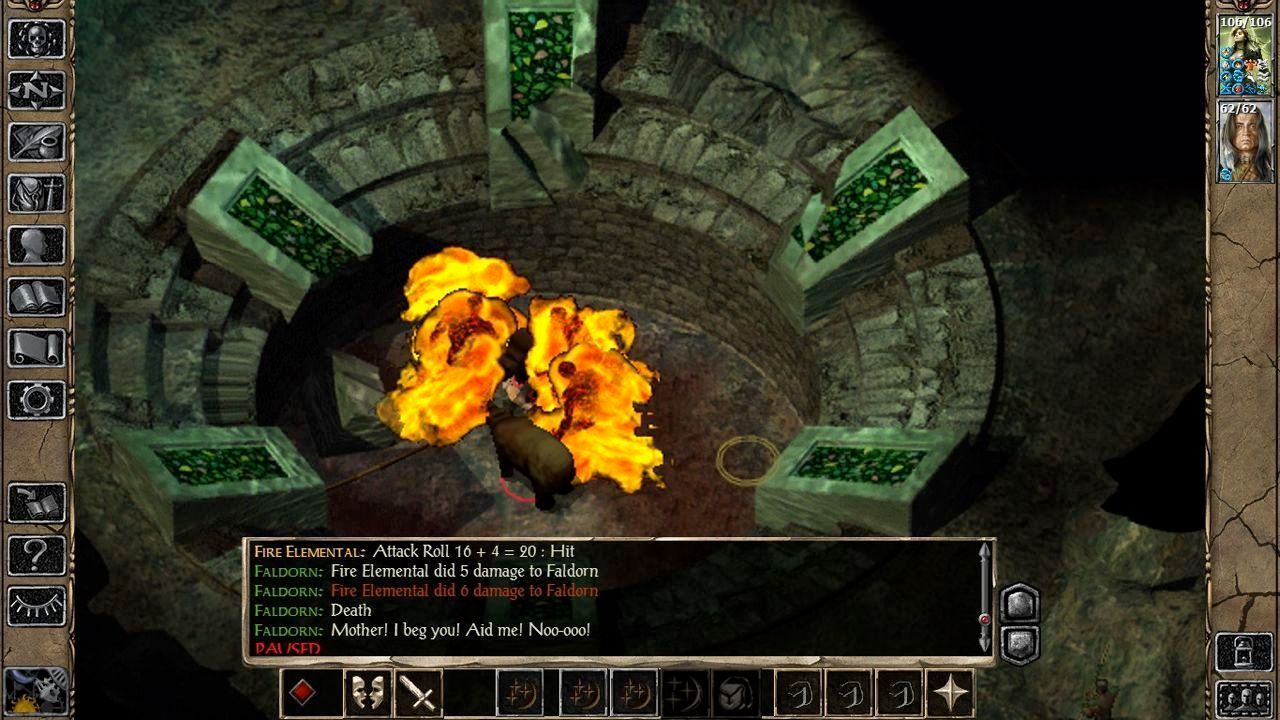Select the red diamond action button
The image size is (1280, 720).
303,693
